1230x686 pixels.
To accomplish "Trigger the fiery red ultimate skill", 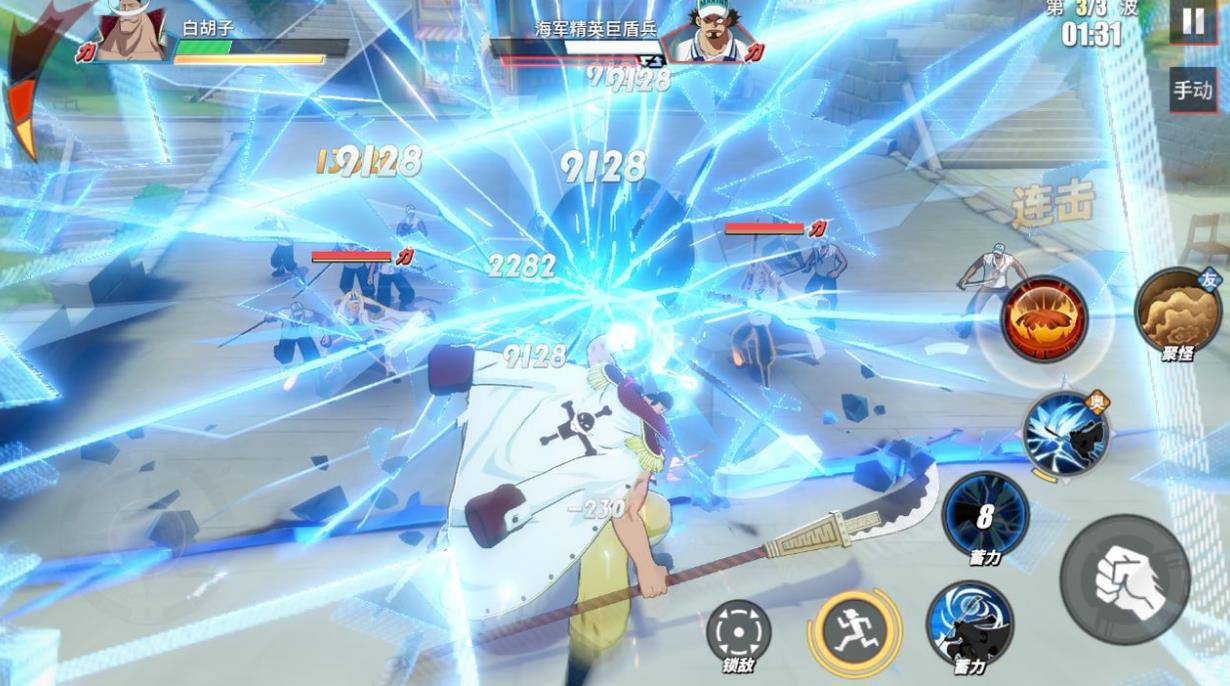I will pyautogui.click(x=1044, y=320).
